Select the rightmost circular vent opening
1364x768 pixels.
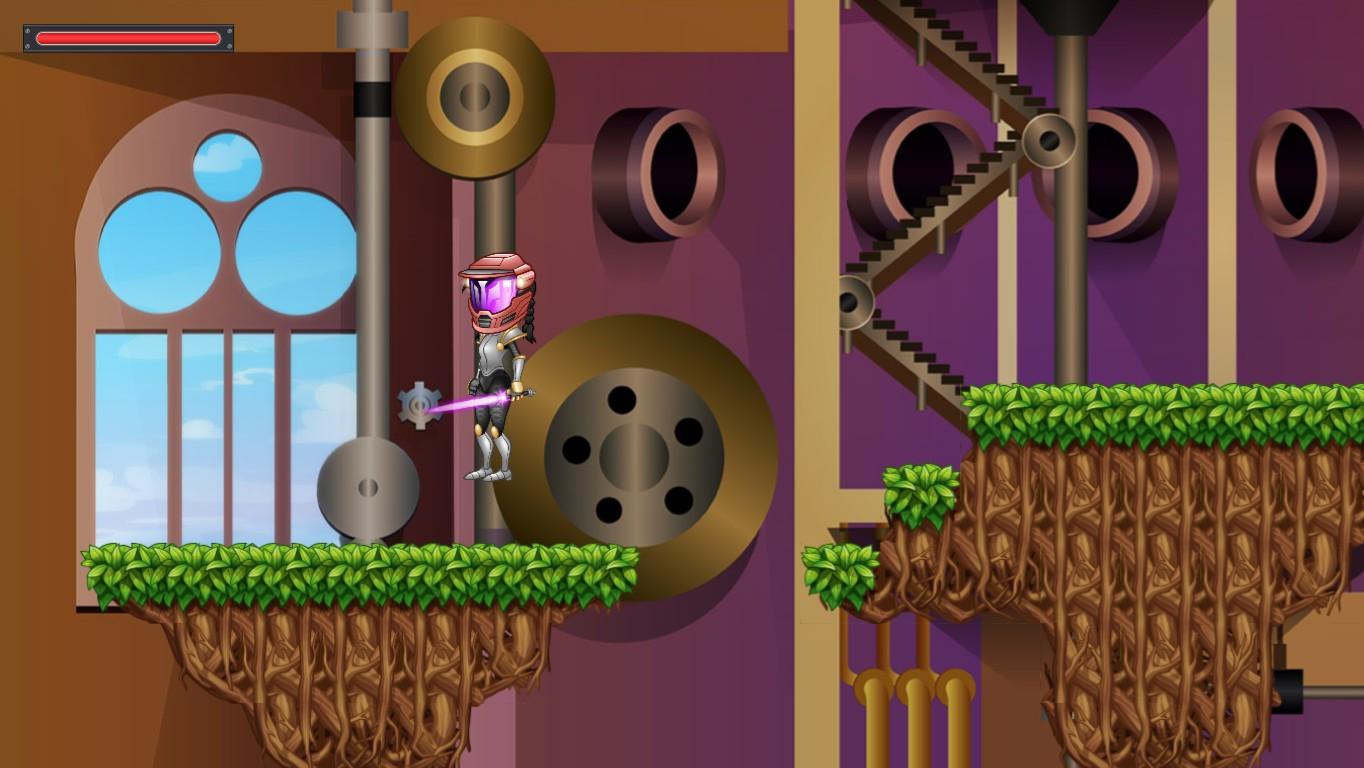click(x=1300, y=170)
